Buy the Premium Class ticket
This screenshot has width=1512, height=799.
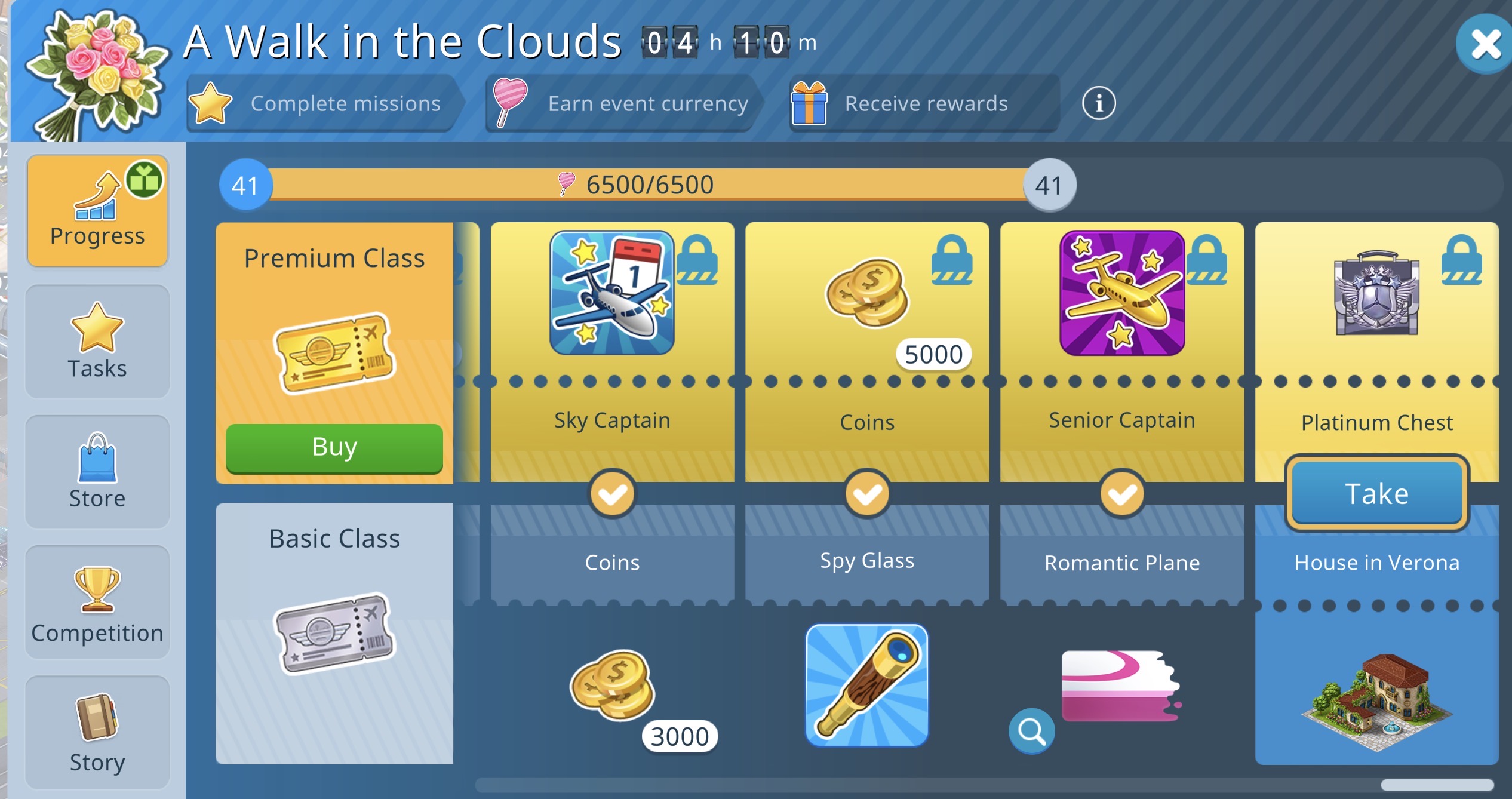point(334,447)
